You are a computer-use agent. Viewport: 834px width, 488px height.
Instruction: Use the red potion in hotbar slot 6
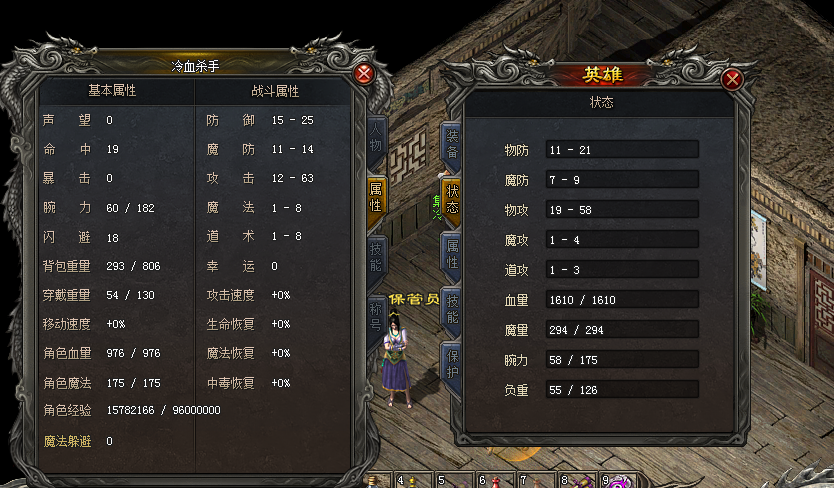494,481
